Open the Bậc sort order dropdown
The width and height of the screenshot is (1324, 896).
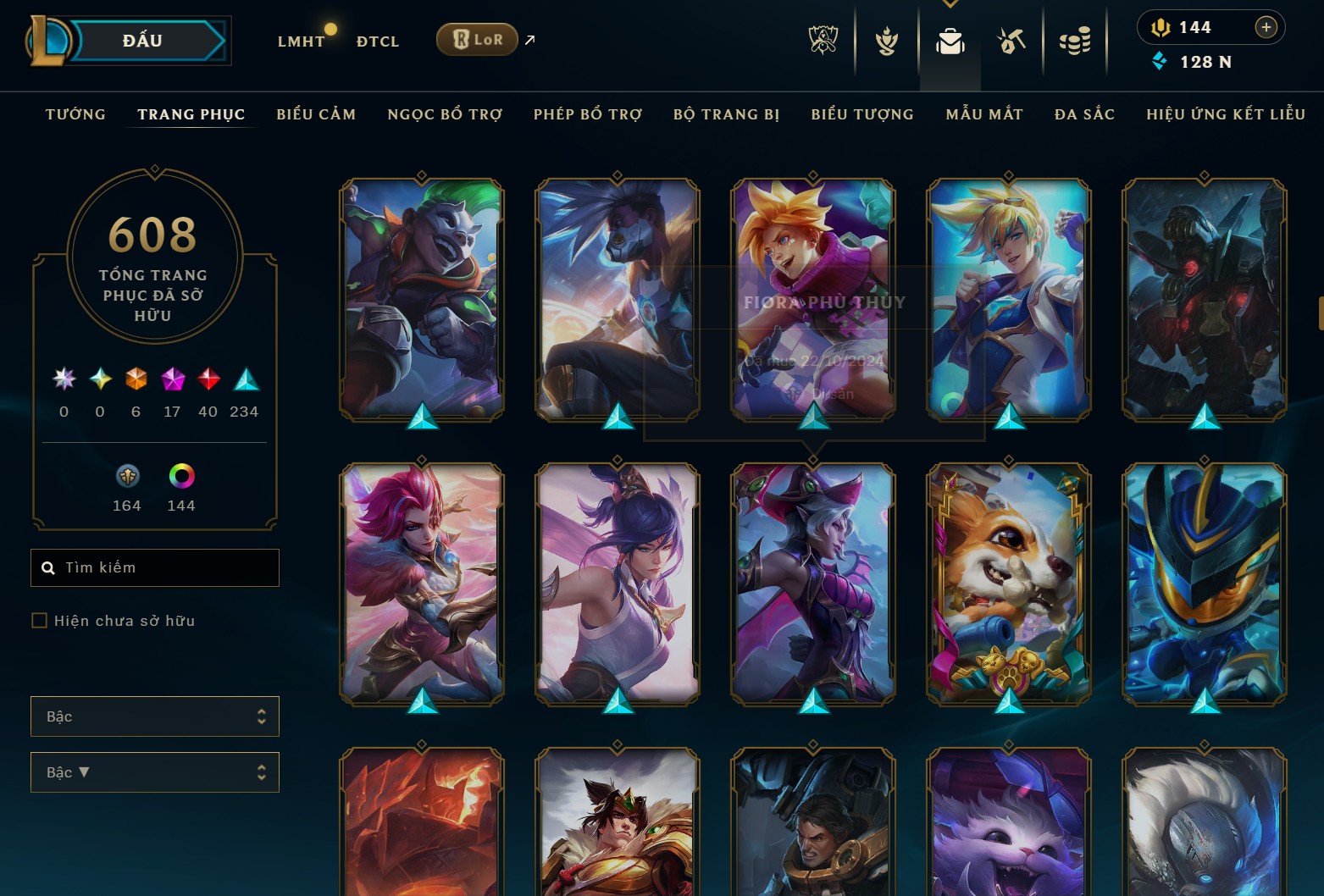click(155, 772)
